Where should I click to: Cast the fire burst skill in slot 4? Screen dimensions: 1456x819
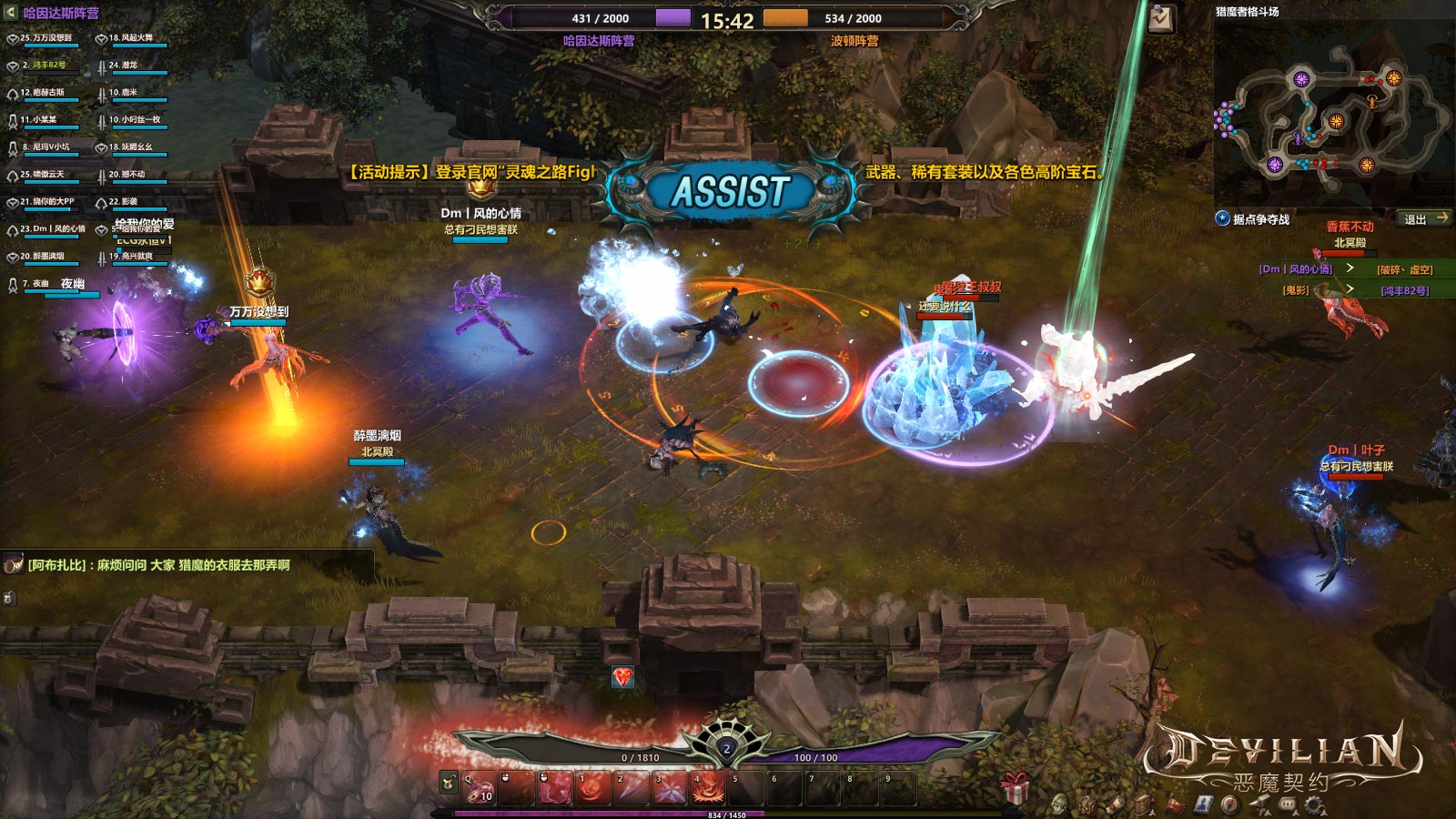pyautogui.click(x=708, y=788)
